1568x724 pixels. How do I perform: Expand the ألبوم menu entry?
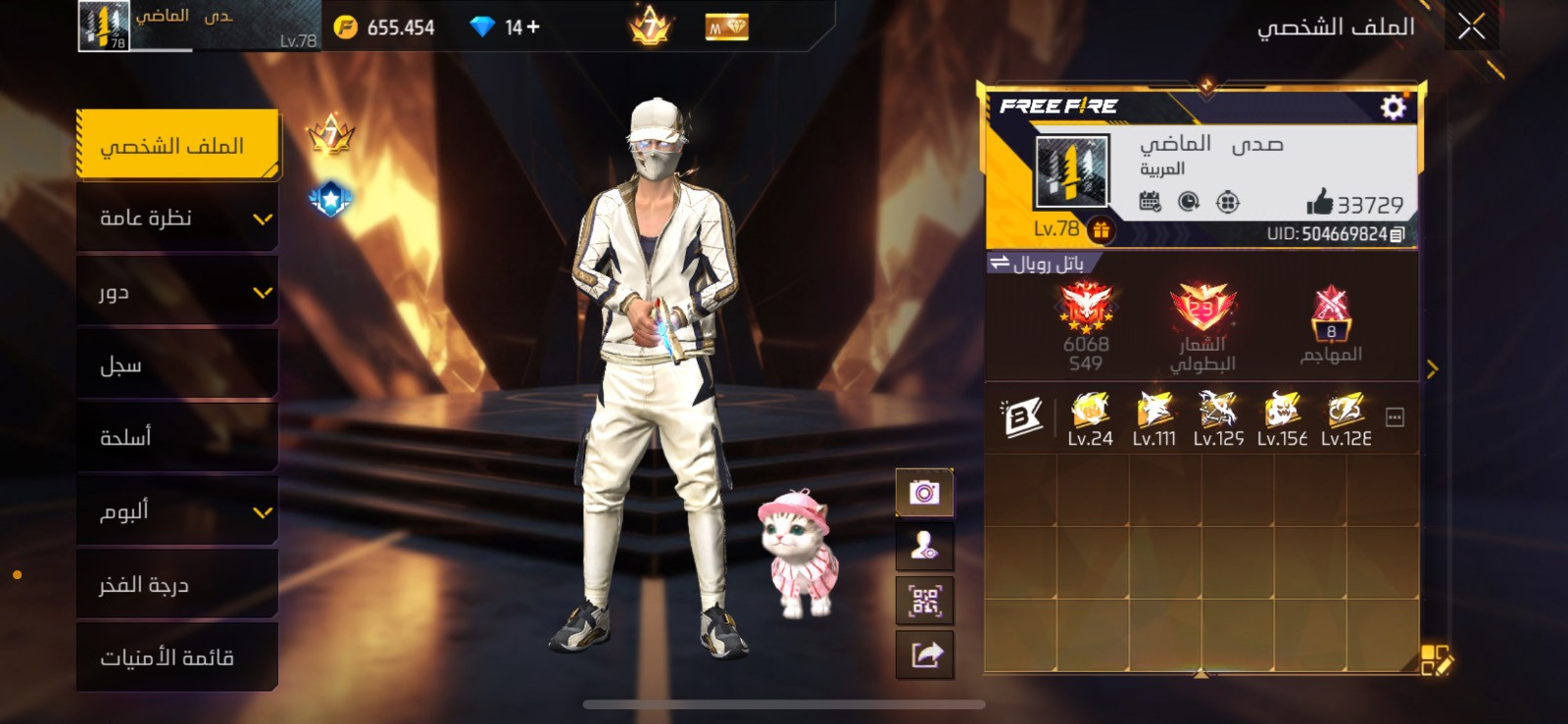coord(177,511)
